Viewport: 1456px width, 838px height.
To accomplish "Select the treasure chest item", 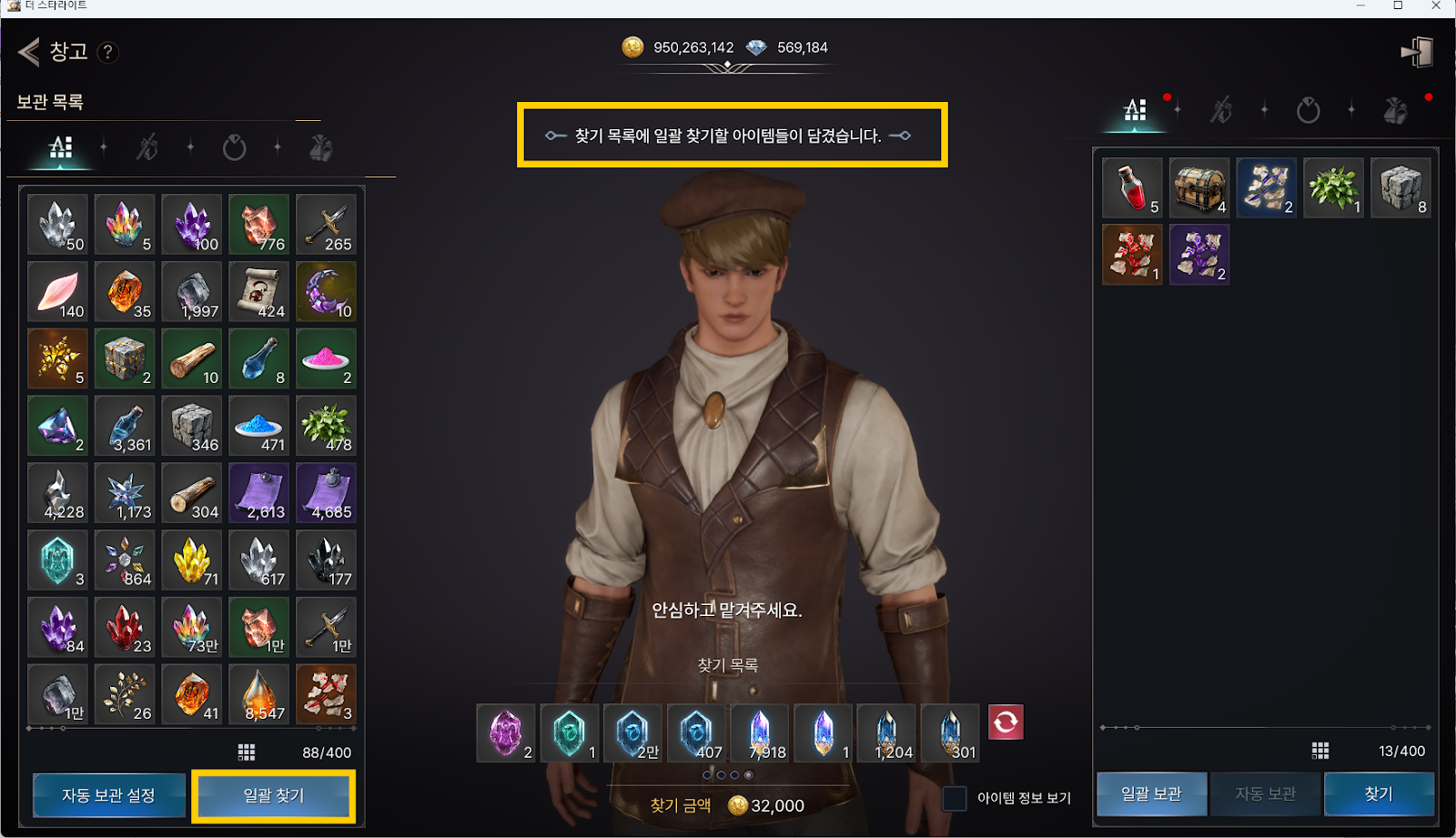I will coord(1199,187).
